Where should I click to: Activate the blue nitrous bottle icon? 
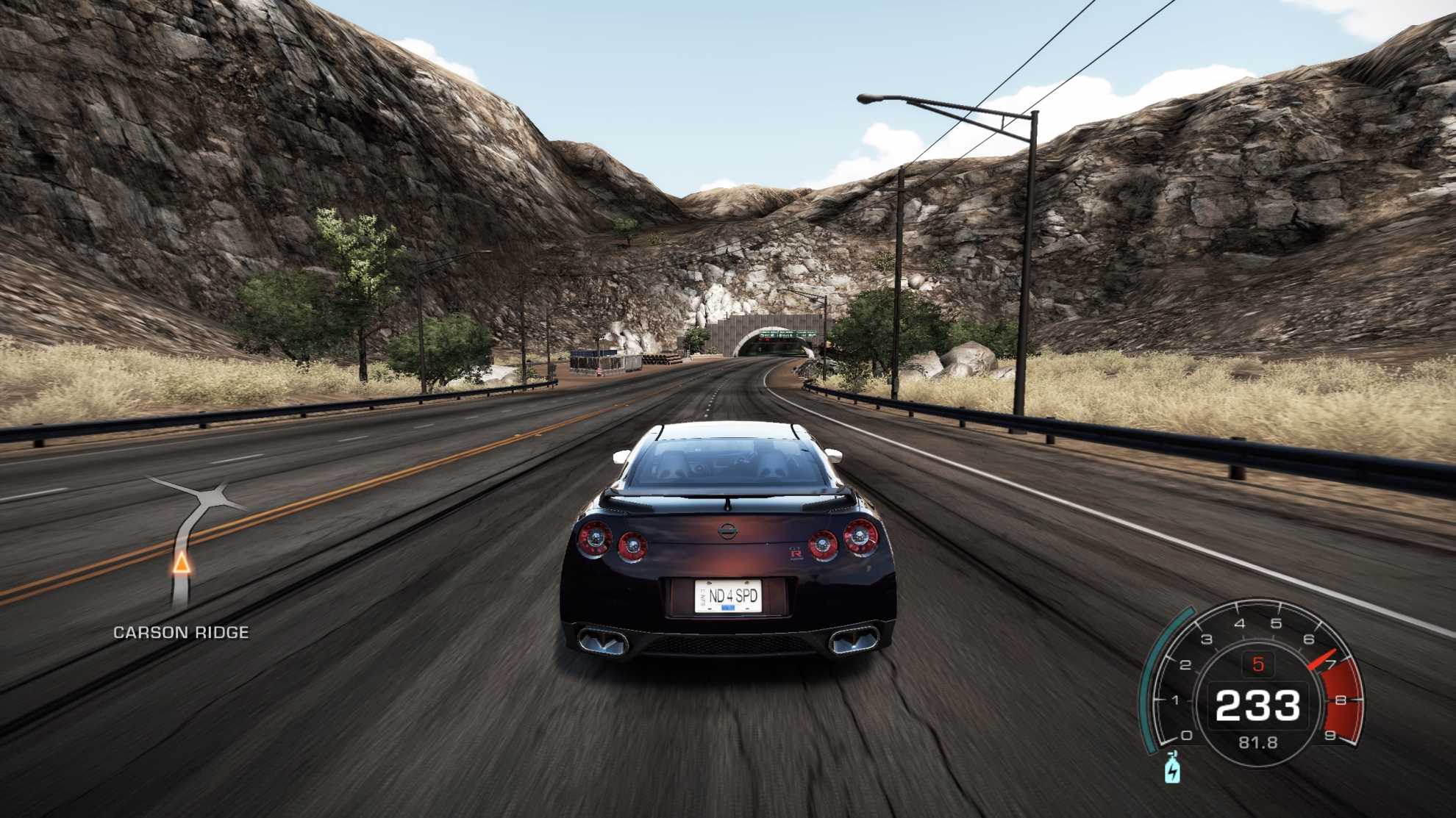1172,768
